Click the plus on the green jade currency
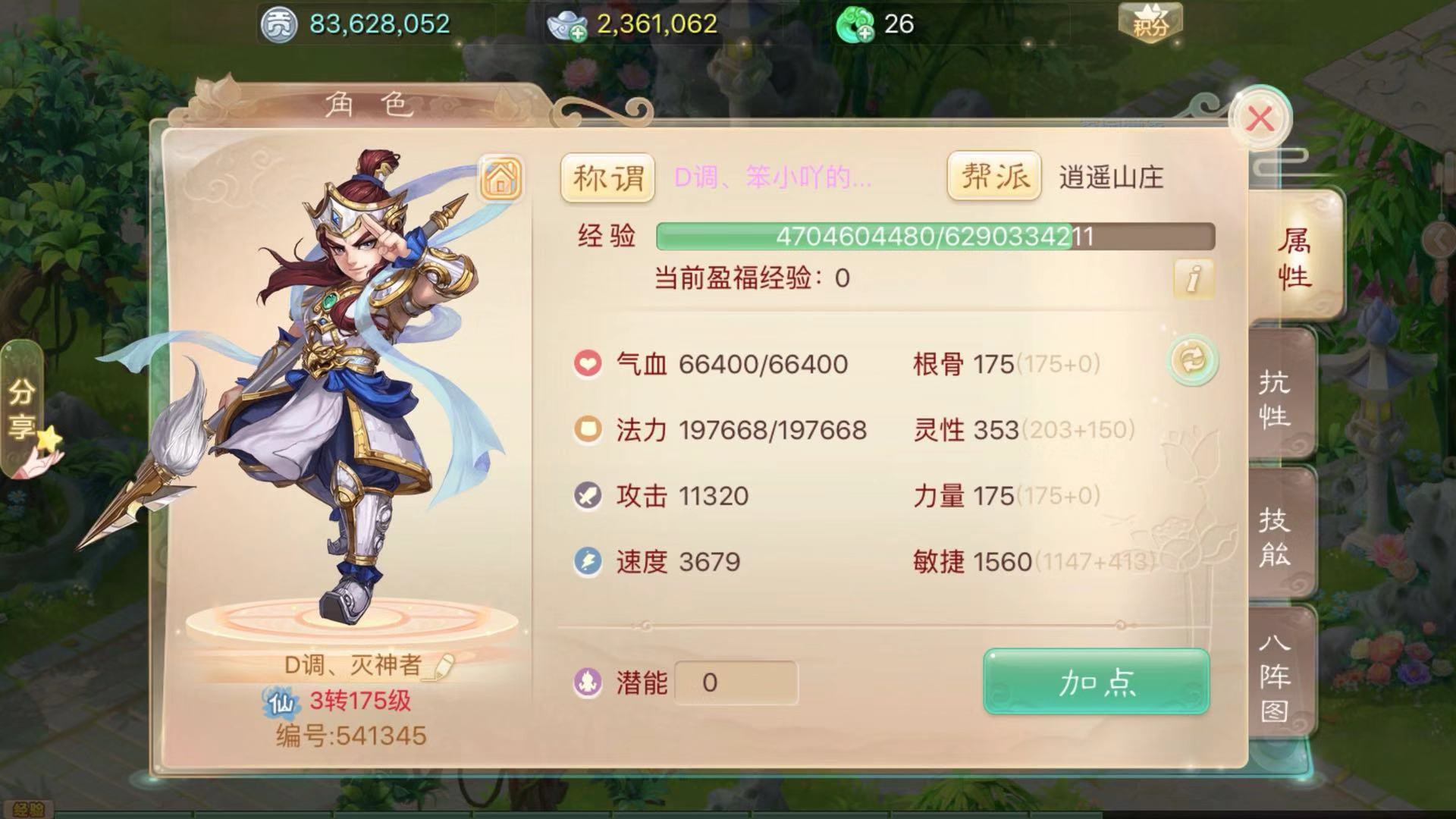The width and height of the screenshot is (1456, 819). pos(867,33)
